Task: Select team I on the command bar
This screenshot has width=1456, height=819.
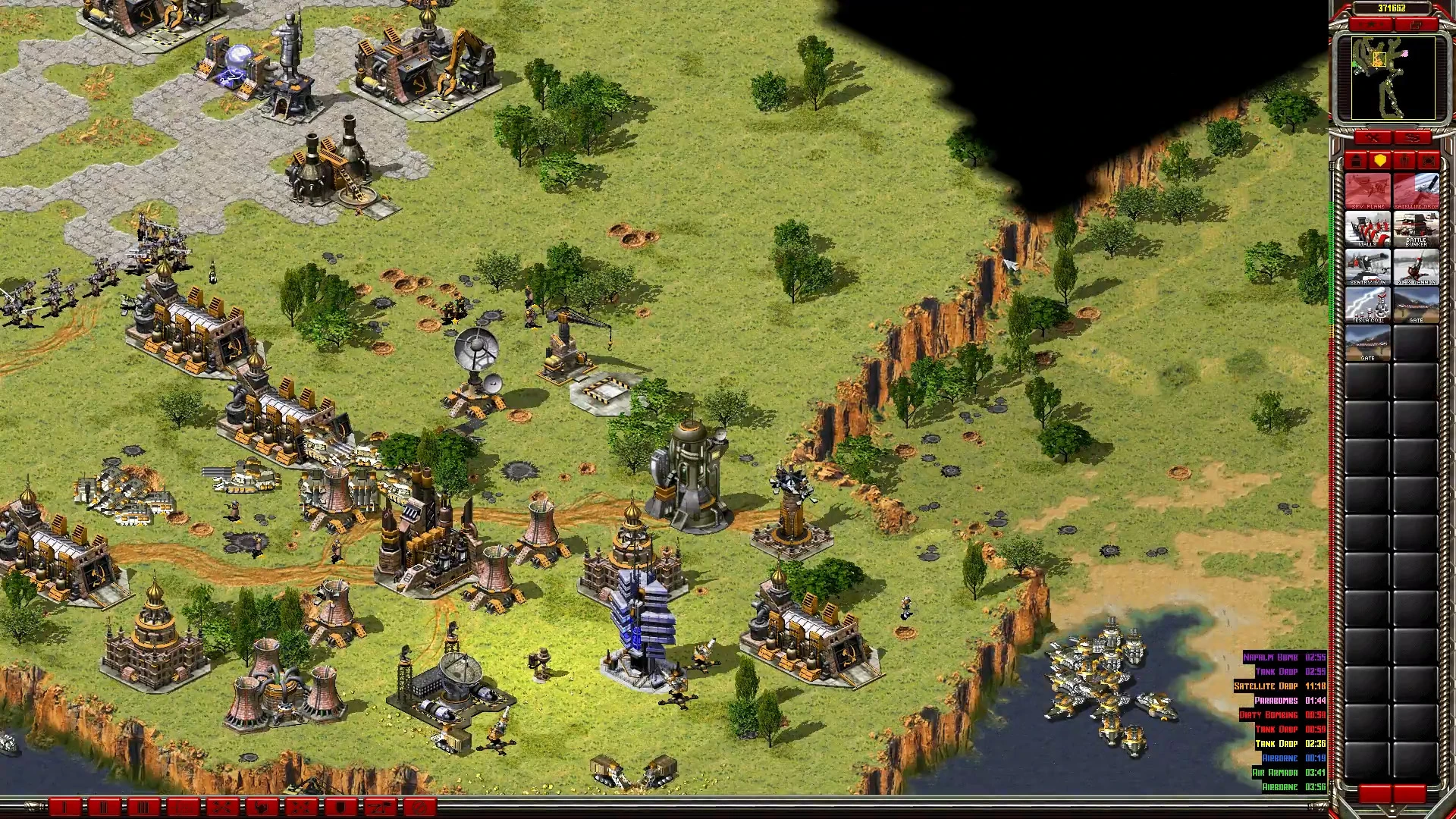Action: 64,807
